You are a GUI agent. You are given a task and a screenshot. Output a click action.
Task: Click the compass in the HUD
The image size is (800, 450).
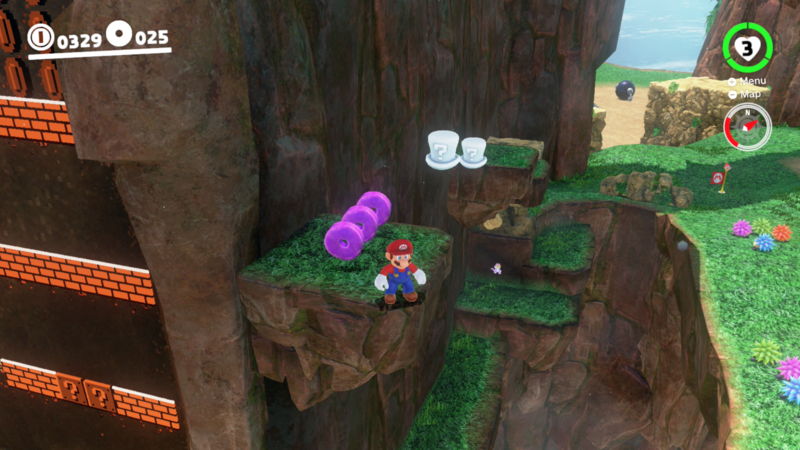747,127
